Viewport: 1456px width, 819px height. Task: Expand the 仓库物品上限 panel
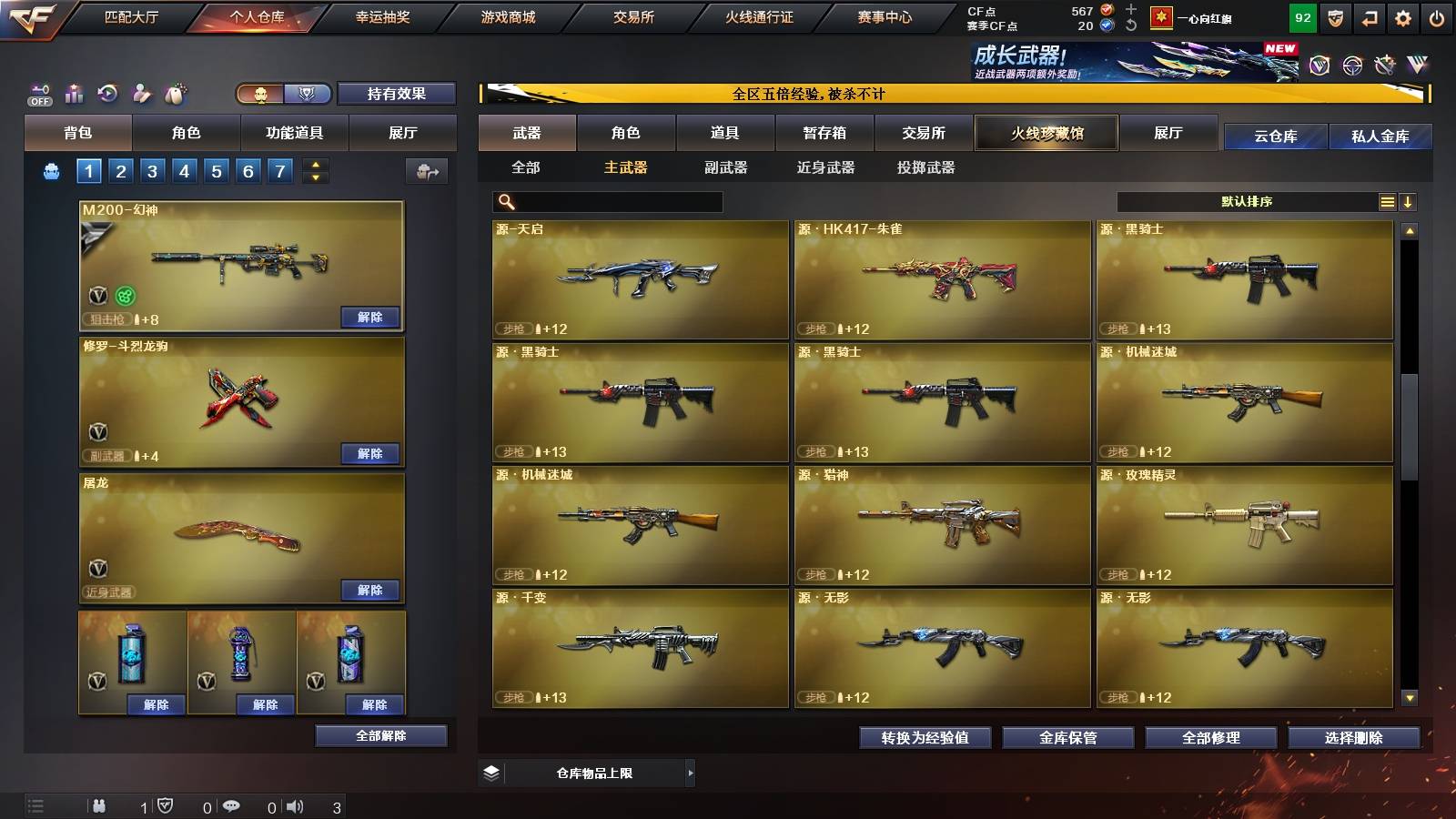[x=692, y=772]
